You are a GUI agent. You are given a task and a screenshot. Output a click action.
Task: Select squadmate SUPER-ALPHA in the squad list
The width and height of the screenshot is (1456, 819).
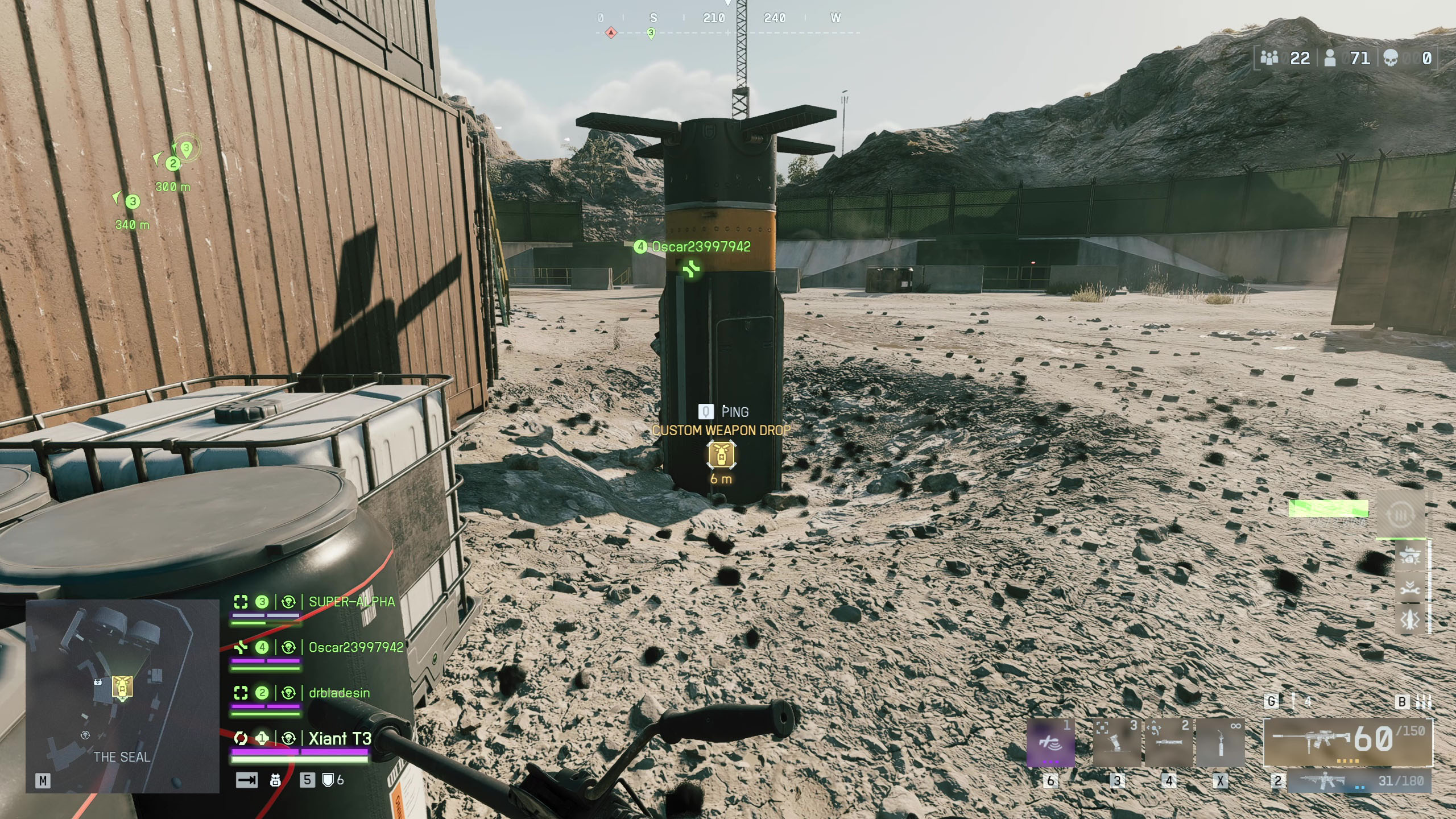coord(351,602)
